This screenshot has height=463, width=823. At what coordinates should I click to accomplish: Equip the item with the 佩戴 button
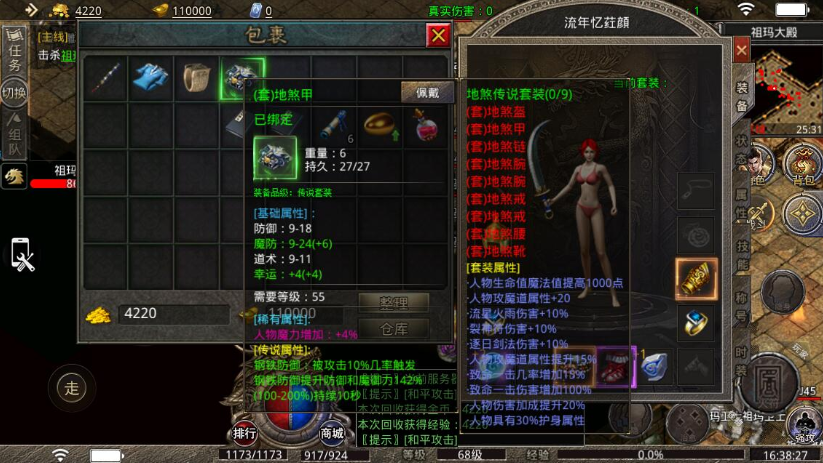pos(427,92)
